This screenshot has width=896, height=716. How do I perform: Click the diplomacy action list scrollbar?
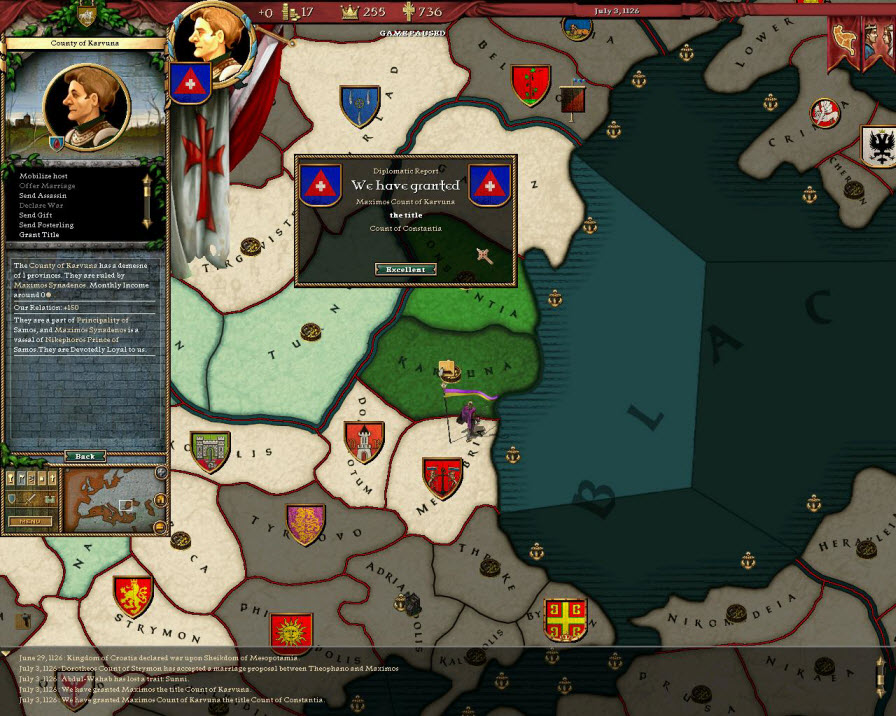[146, 200]
